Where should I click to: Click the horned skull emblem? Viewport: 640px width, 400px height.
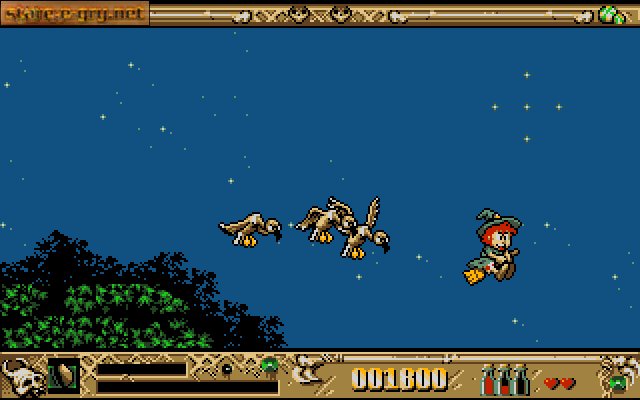pyautogui.click(x=21, y=378)
